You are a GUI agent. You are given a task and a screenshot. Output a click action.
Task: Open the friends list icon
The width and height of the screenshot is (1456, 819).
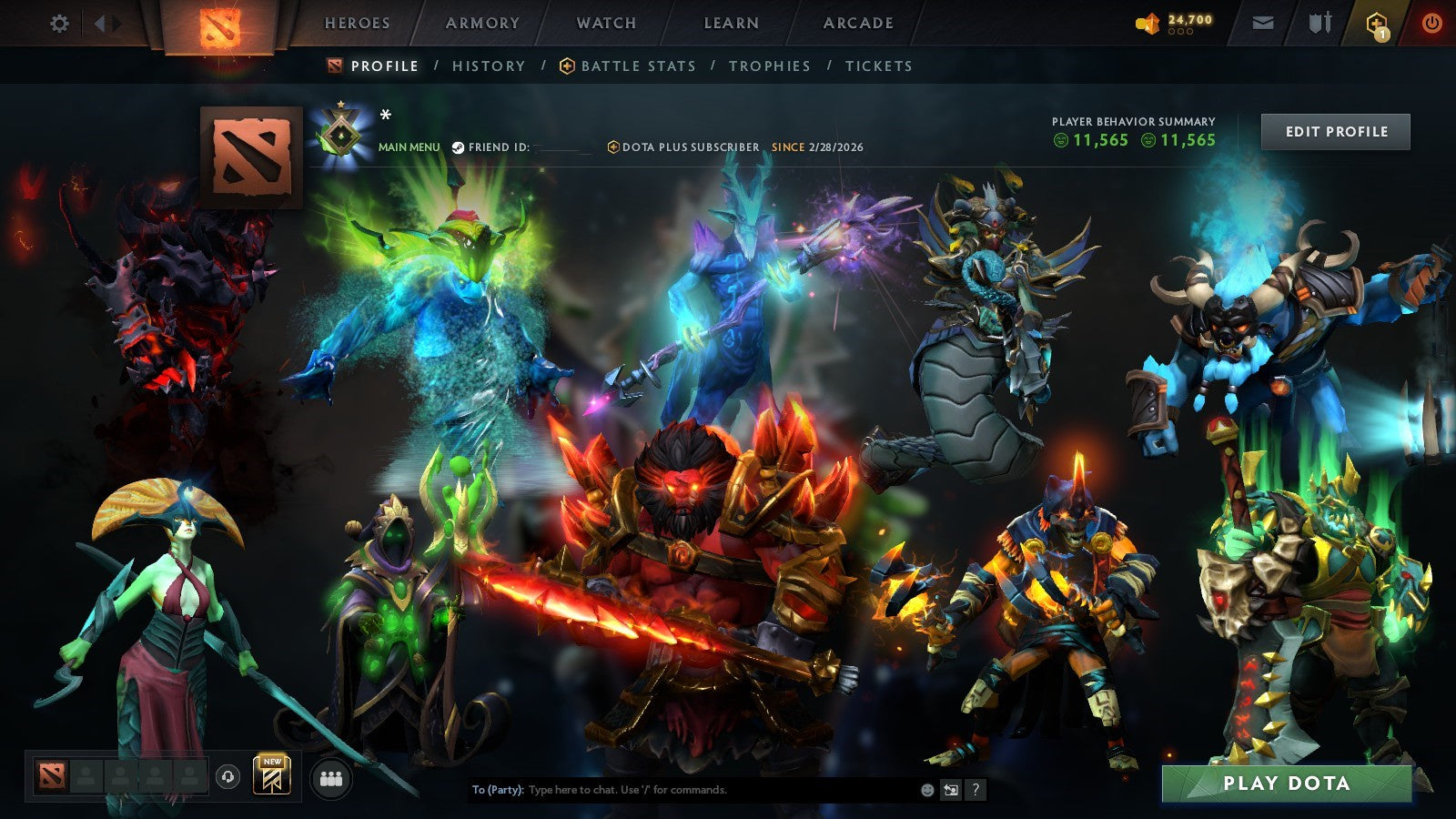click(331, 775)
